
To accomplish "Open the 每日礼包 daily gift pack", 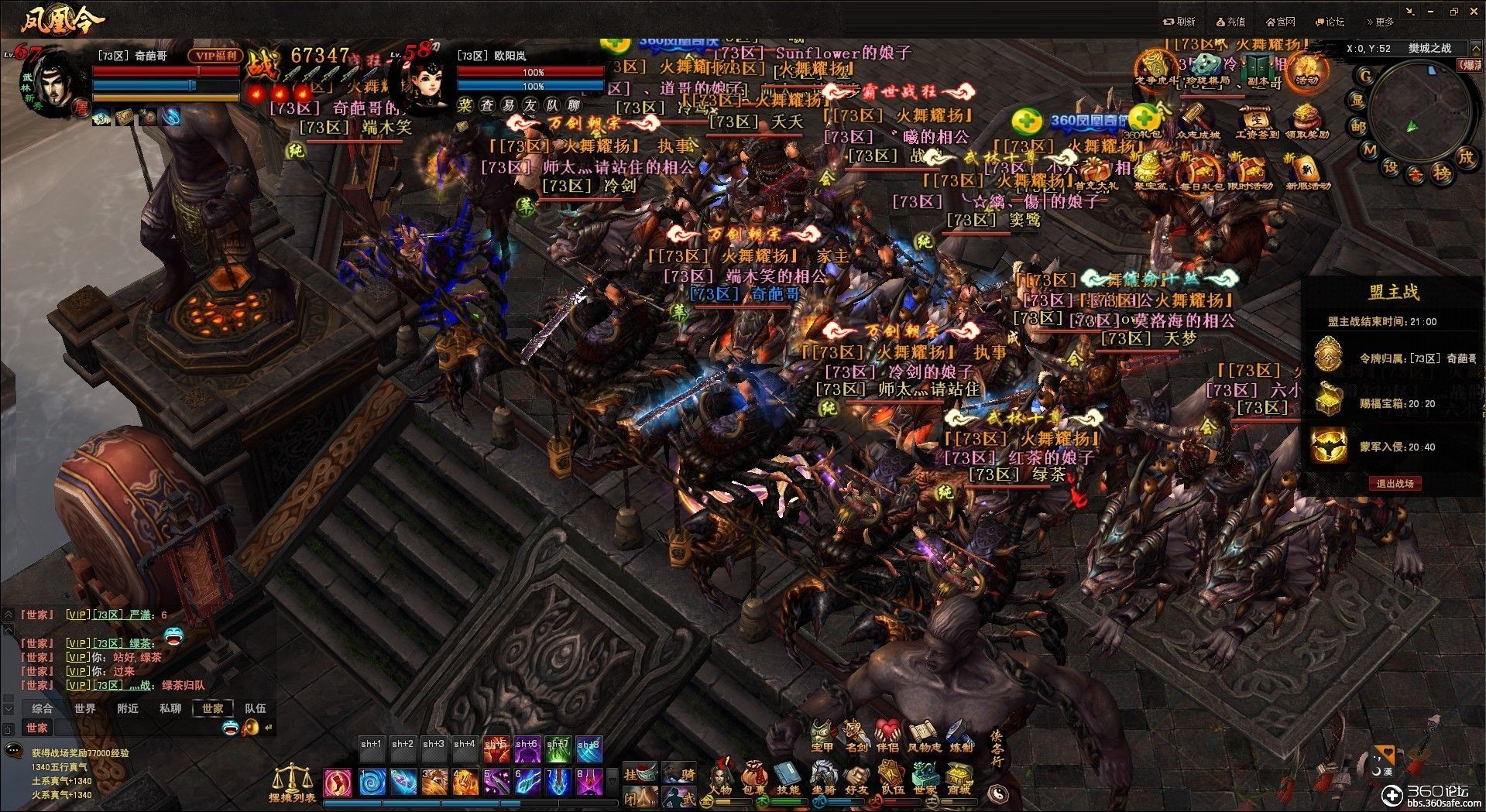I will tap(1199, 173).
